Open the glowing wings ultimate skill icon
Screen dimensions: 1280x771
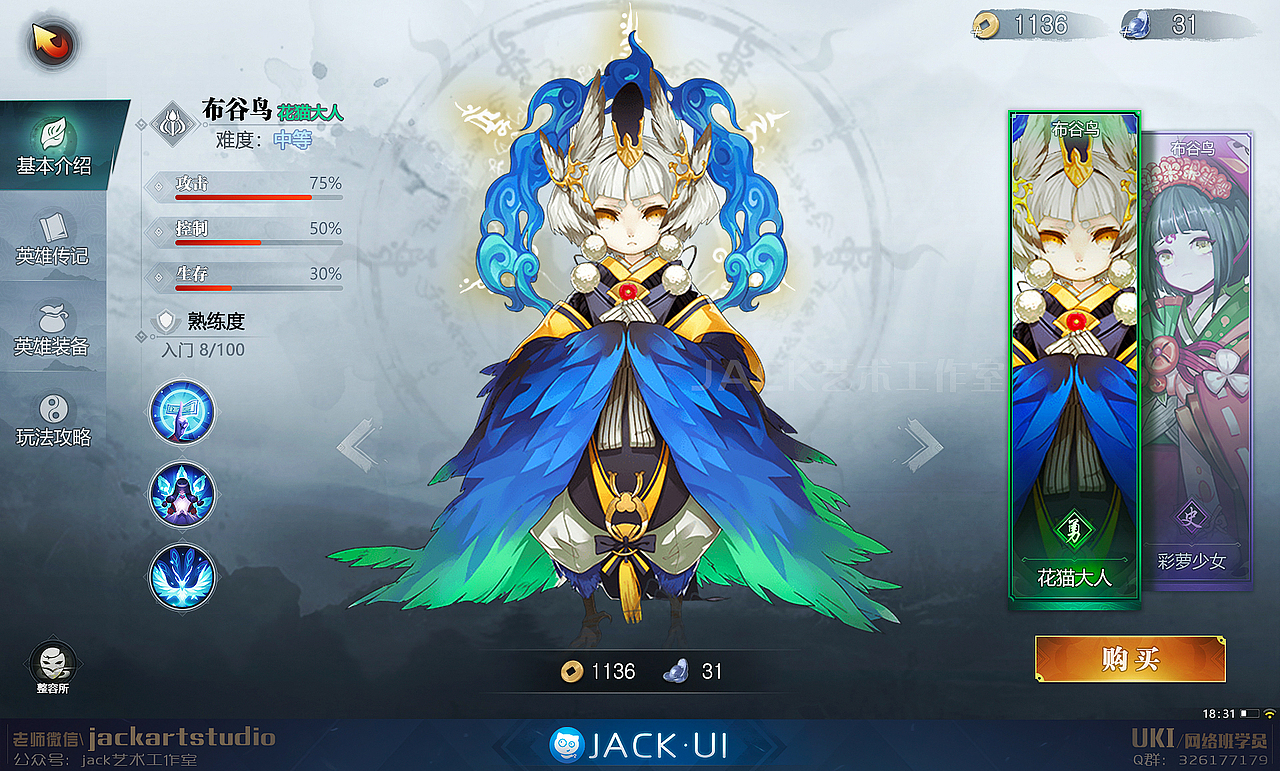point(181,576)
